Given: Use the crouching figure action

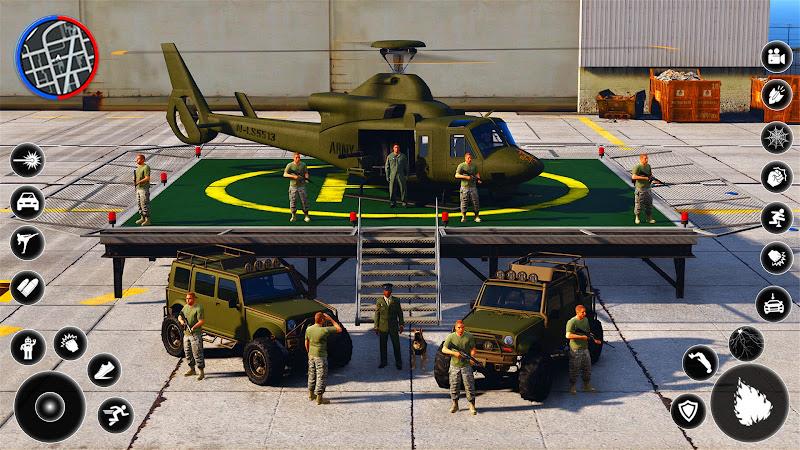Looking at the screenshot, I should [x=776, y=218].
